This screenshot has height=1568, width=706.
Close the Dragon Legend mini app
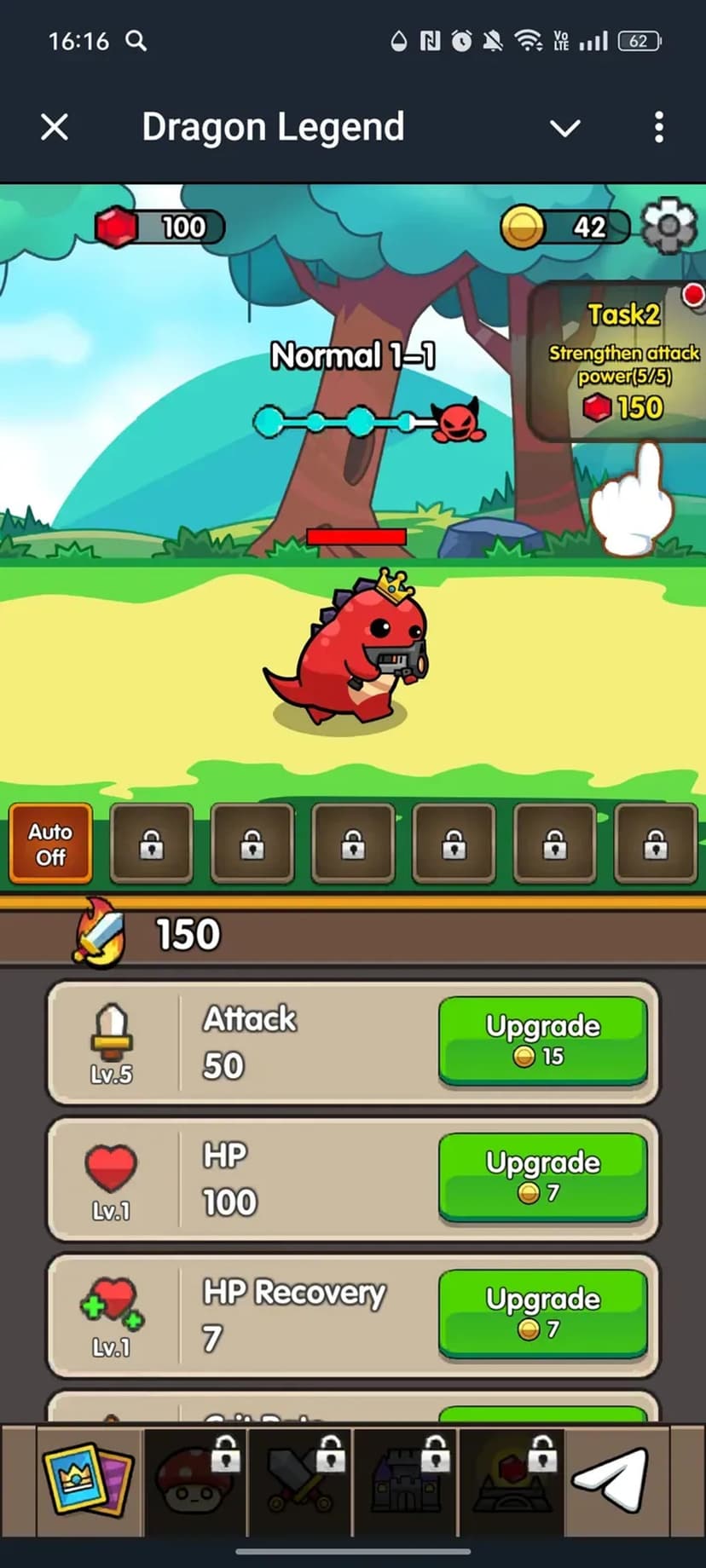[x=55, y=128]
